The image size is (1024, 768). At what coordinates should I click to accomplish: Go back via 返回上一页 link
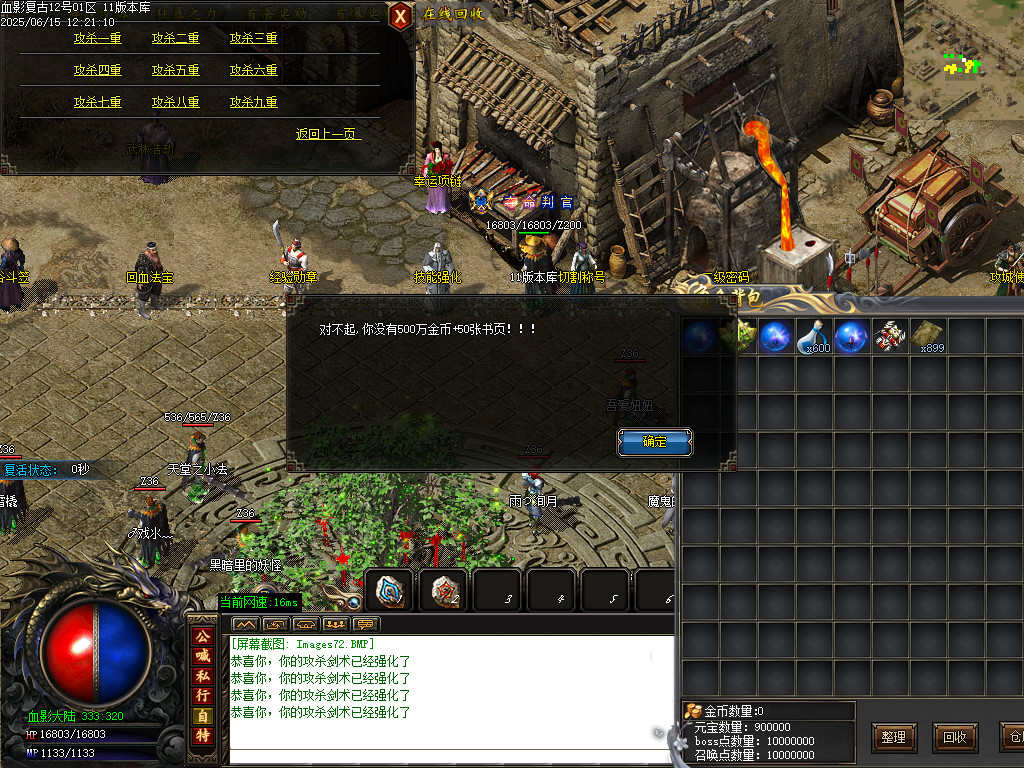click(327, 135)
